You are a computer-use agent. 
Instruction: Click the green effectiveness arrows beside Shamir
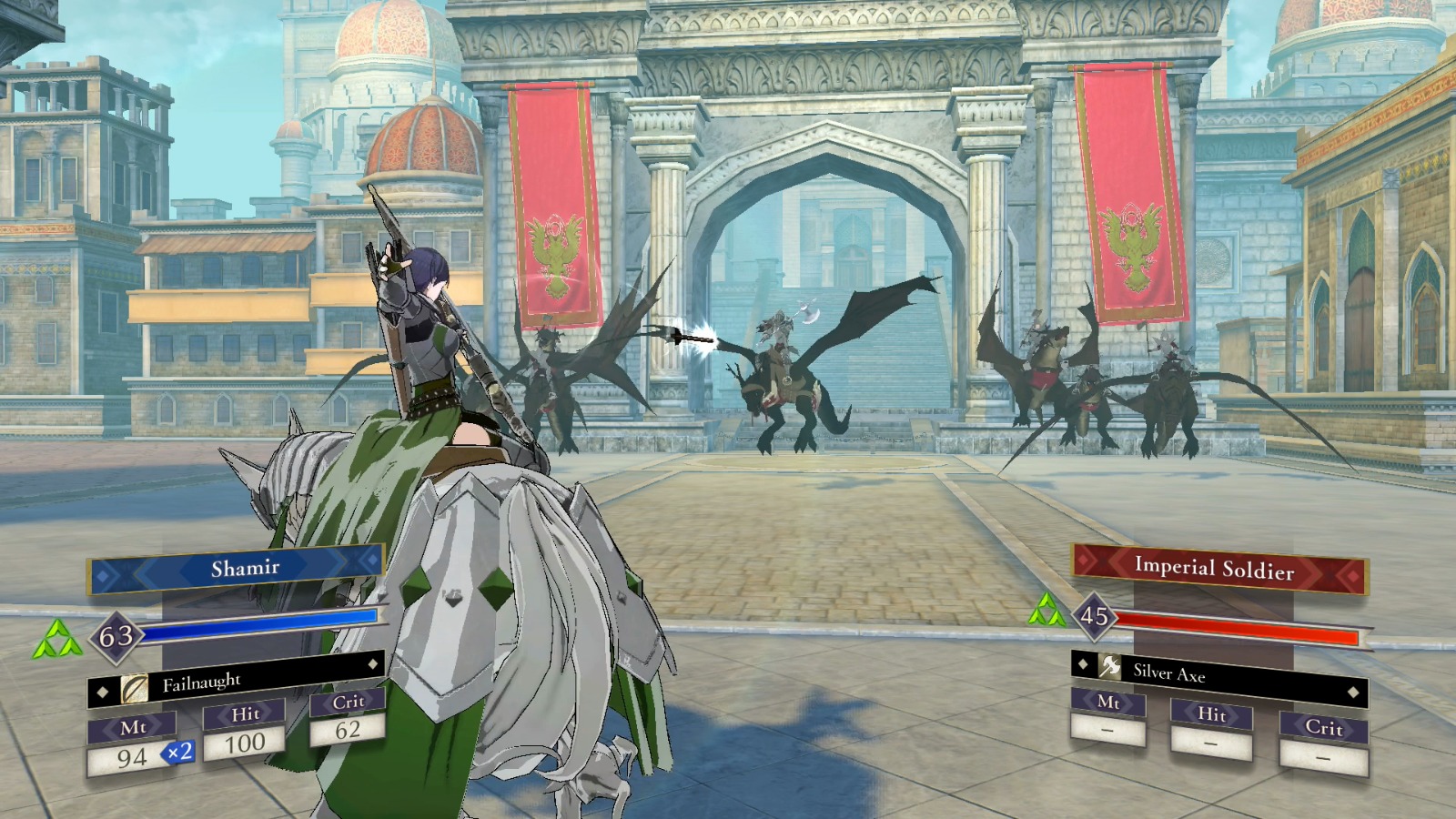pos(56,640)
